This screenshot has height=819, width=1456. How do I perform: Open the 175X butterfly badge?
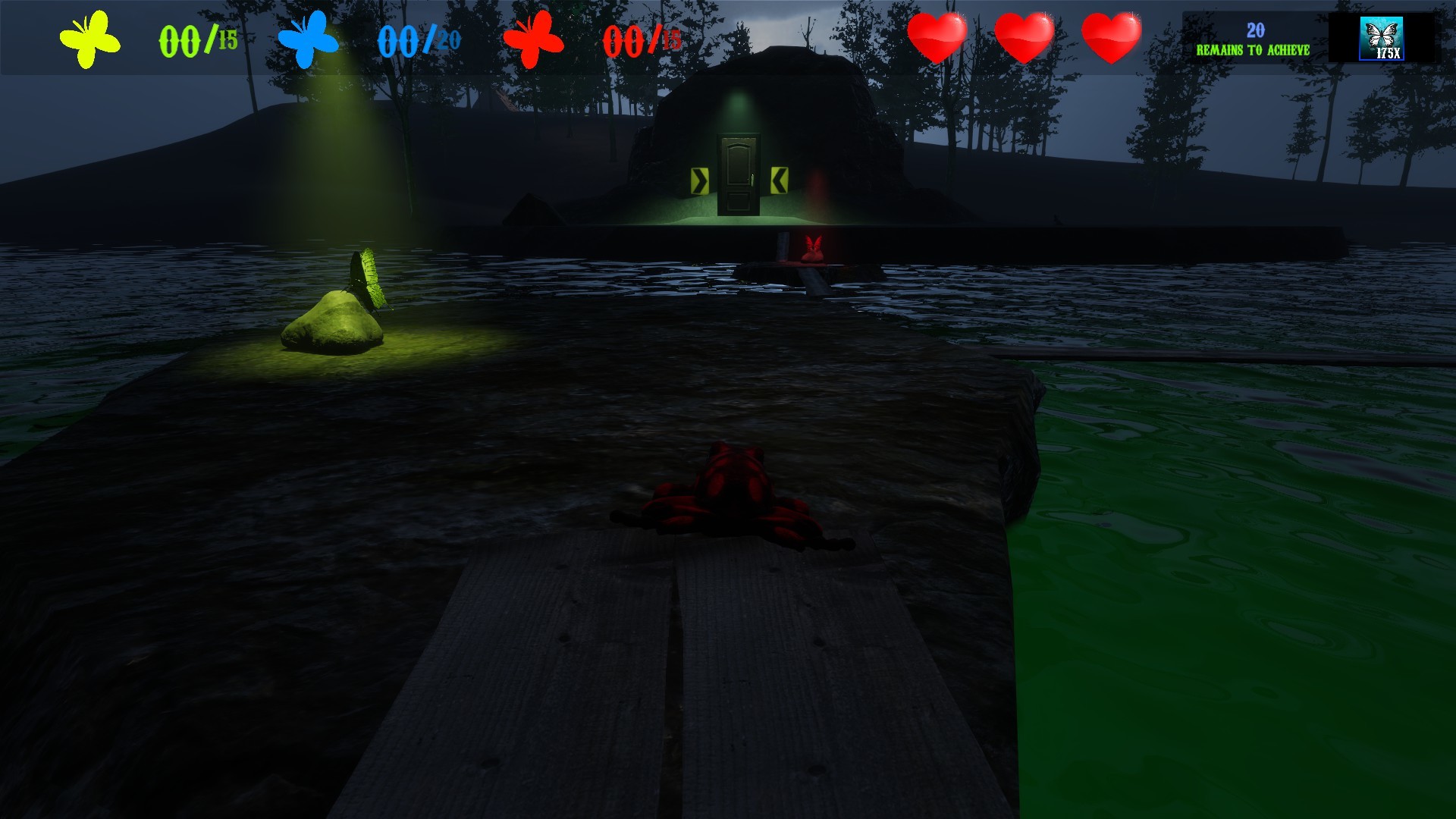[x=1384, y=36]
